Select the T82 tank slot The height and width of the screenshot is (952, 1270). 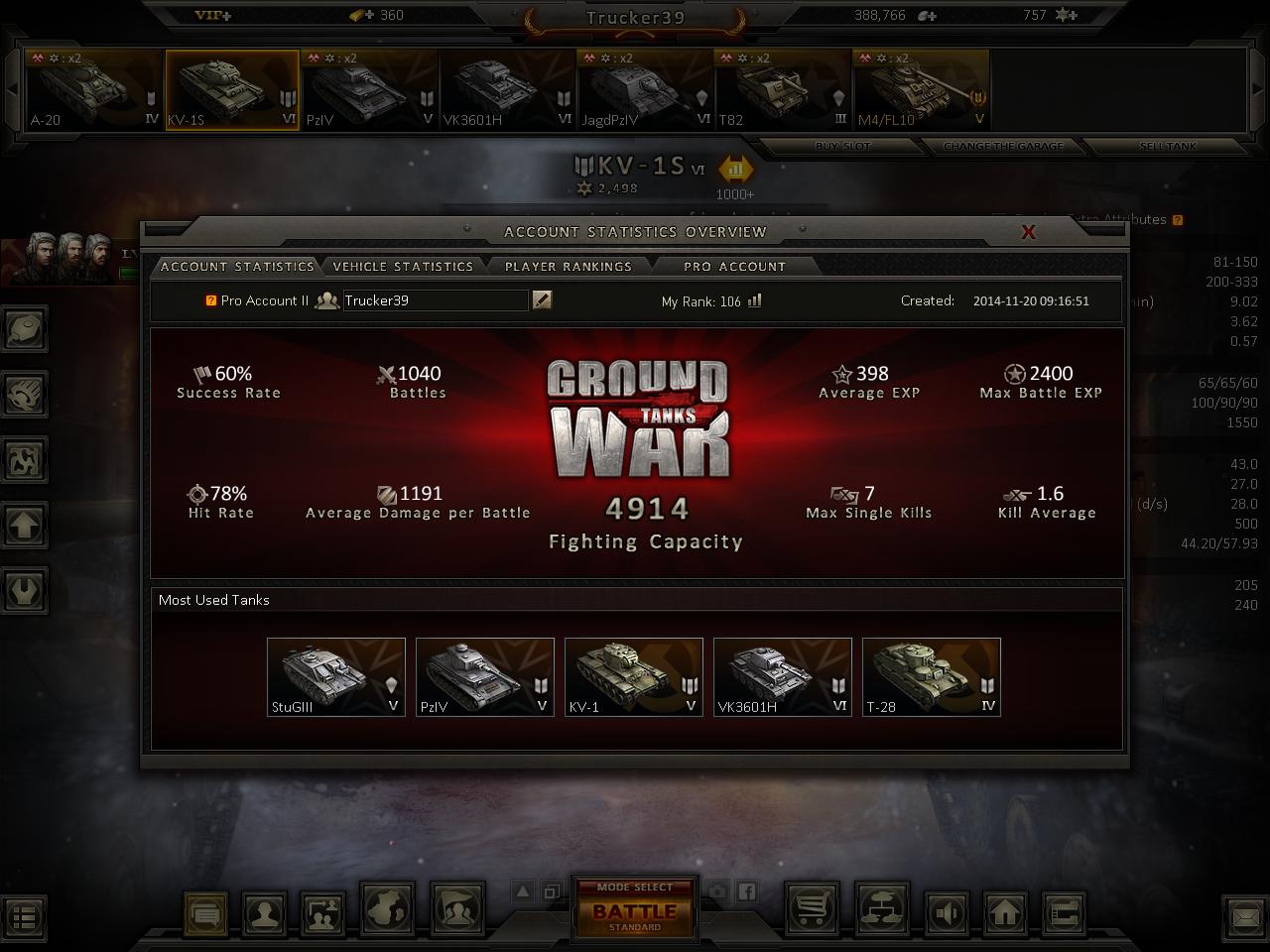(783, 90)
